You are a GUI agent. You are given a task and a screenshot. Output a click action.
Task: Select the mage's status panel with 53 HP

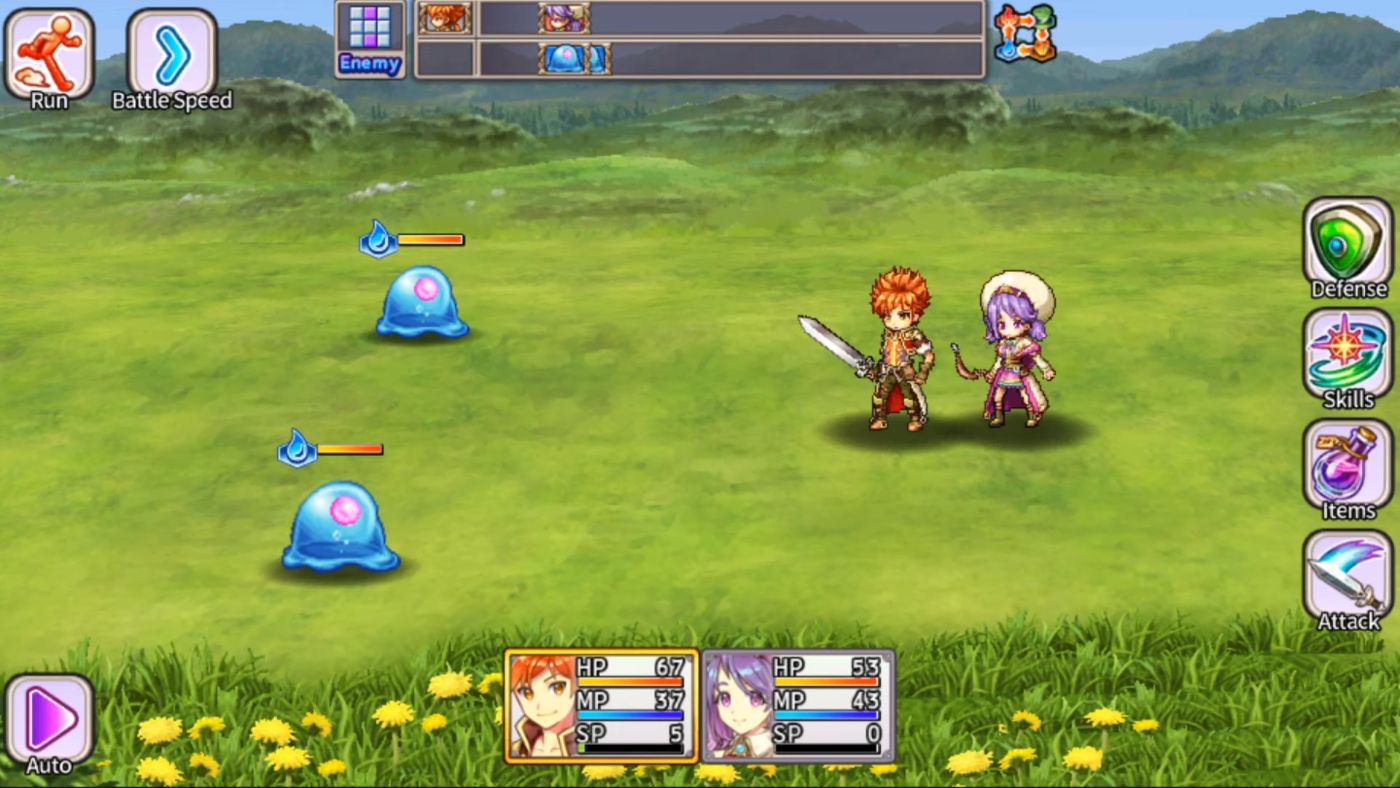coord(800,706)
